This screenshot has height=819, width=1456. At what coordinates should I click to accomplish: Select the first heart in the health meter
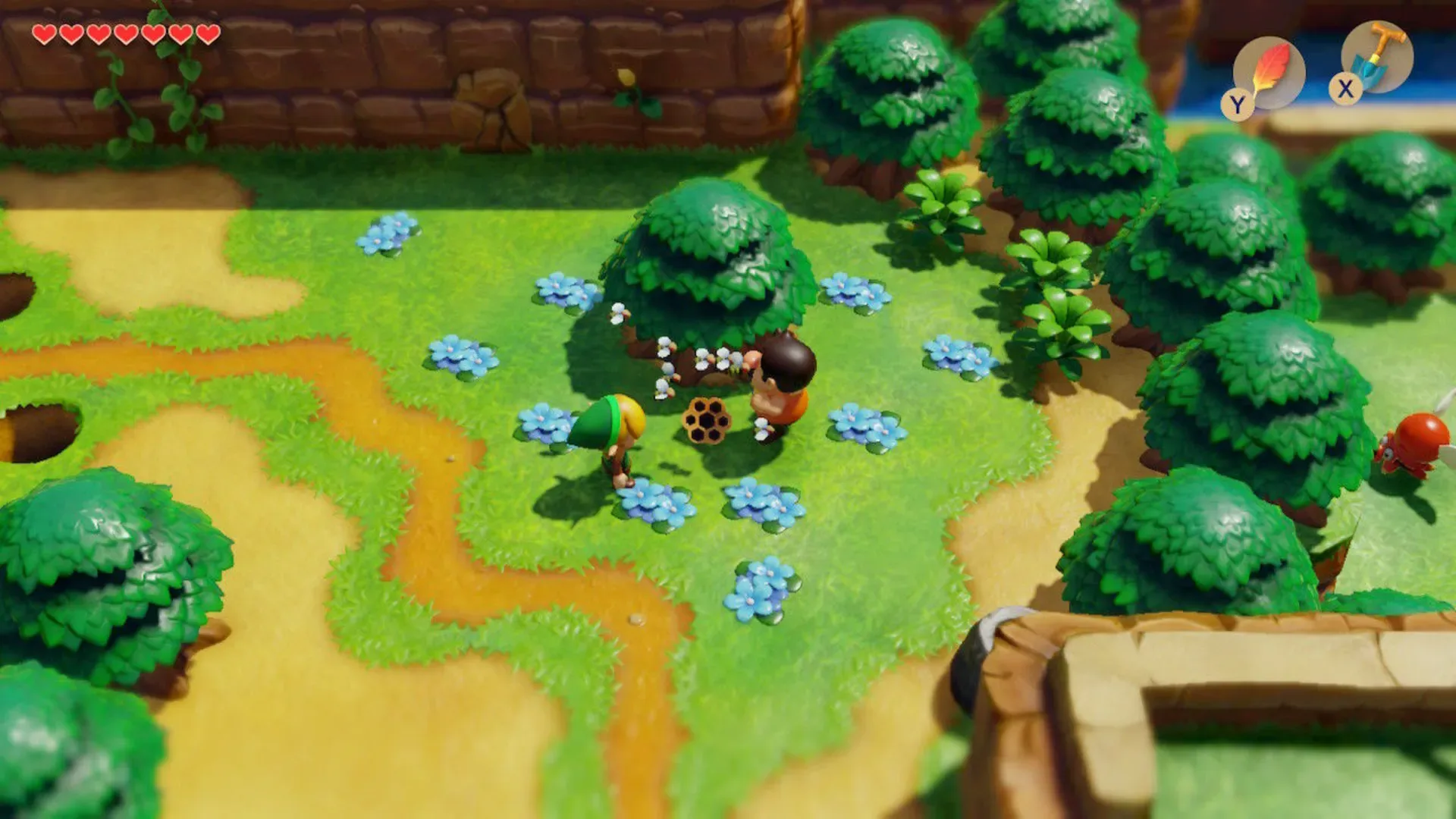[44, 34]
